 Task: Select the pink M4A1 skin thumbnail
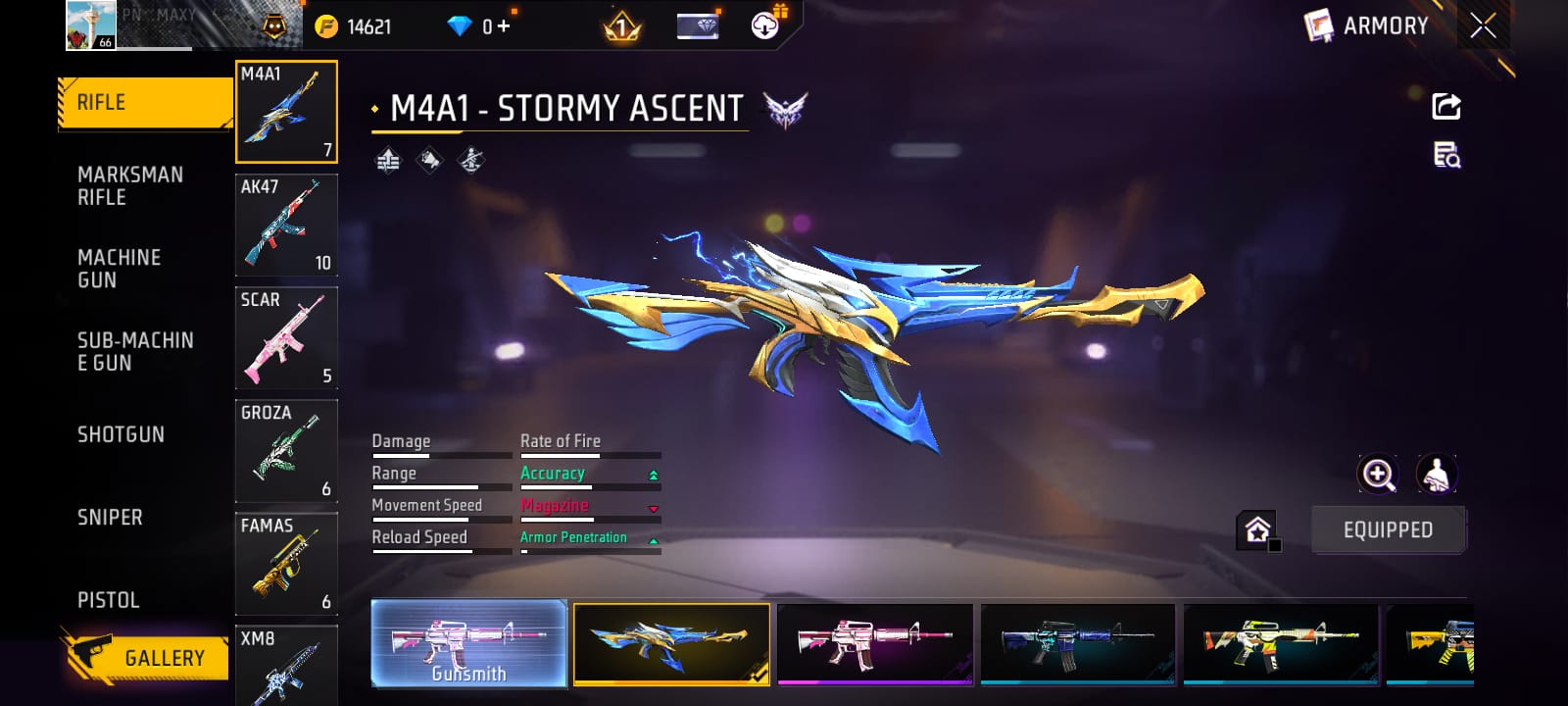tap(874, 643)
